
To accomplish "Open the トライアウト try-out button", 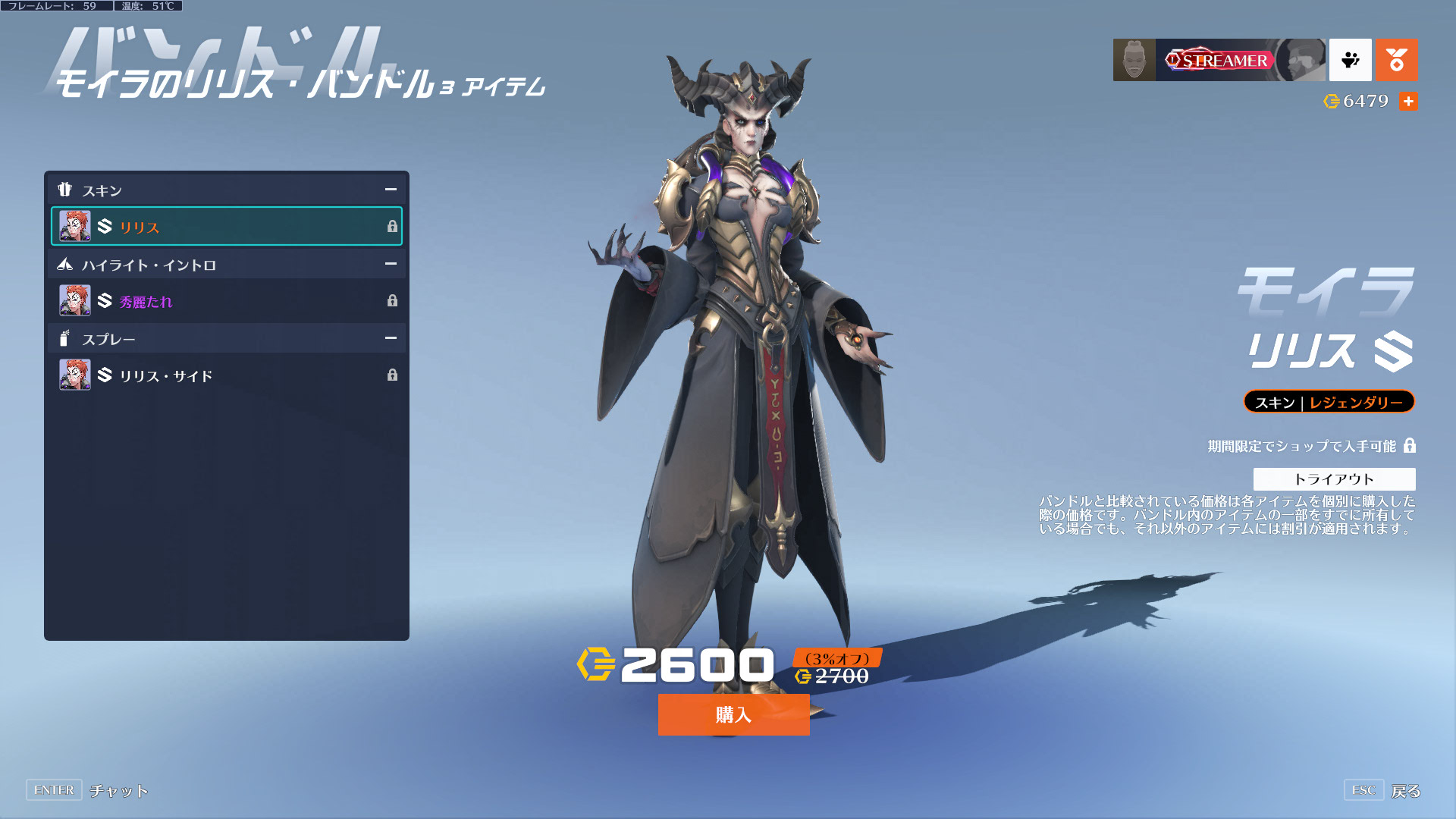I will pyautogui.click(x=1334, y=479).
